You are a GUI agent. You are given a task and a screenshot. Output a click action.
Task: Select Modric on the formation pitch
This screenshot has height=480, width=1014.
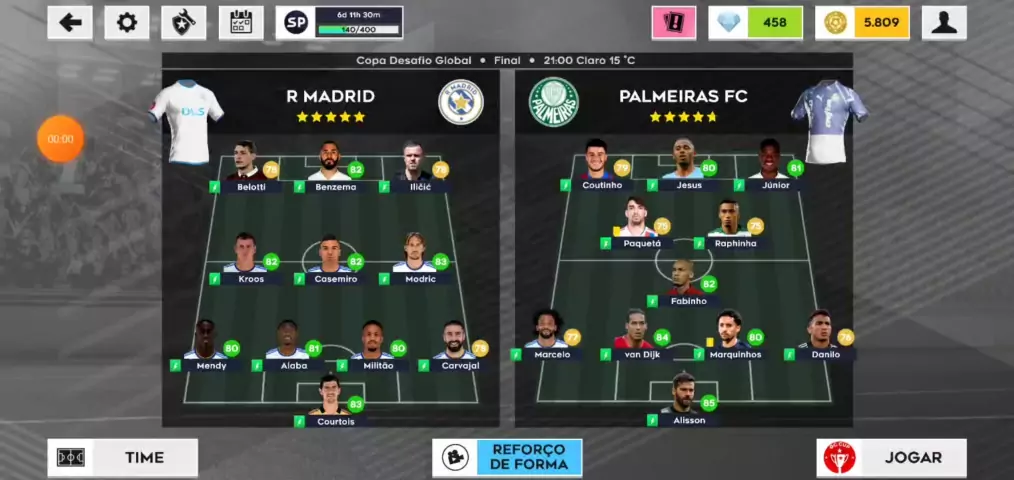(x=416, y=259)
